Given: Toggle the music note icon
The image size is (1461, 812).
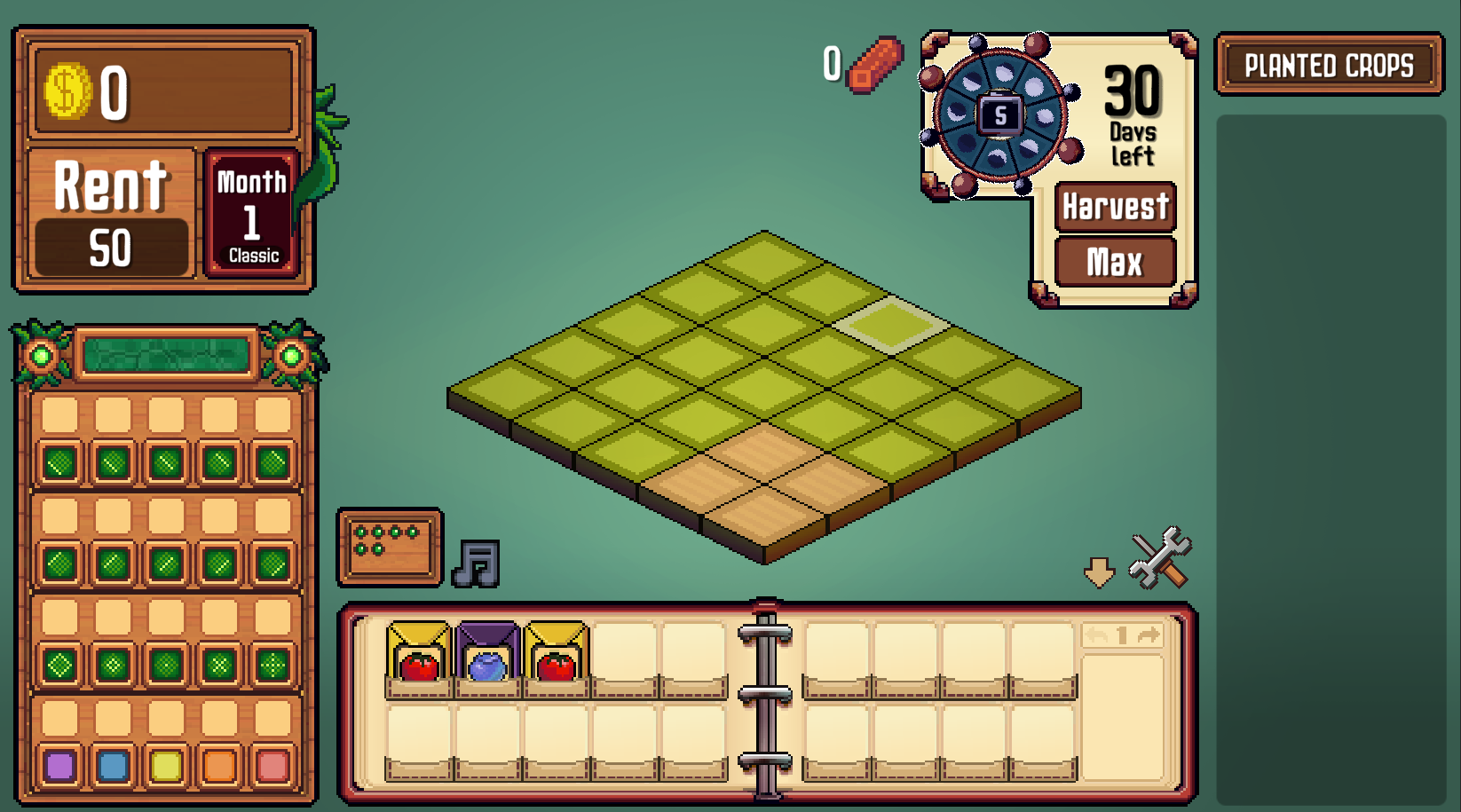Looking at the screenshot, I should tap(477, 564).
